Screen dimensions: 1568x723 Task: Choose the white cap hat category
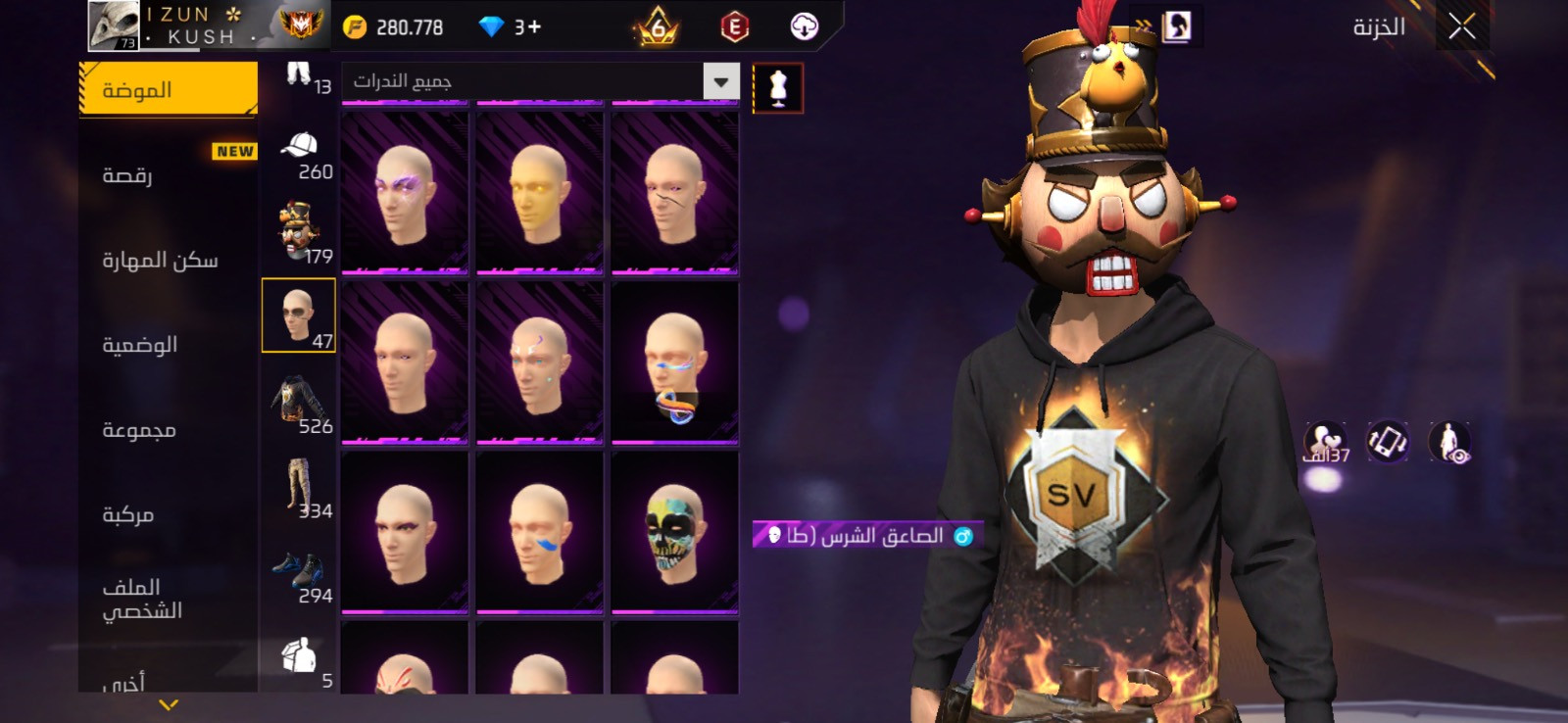click(x=299, y=155)
